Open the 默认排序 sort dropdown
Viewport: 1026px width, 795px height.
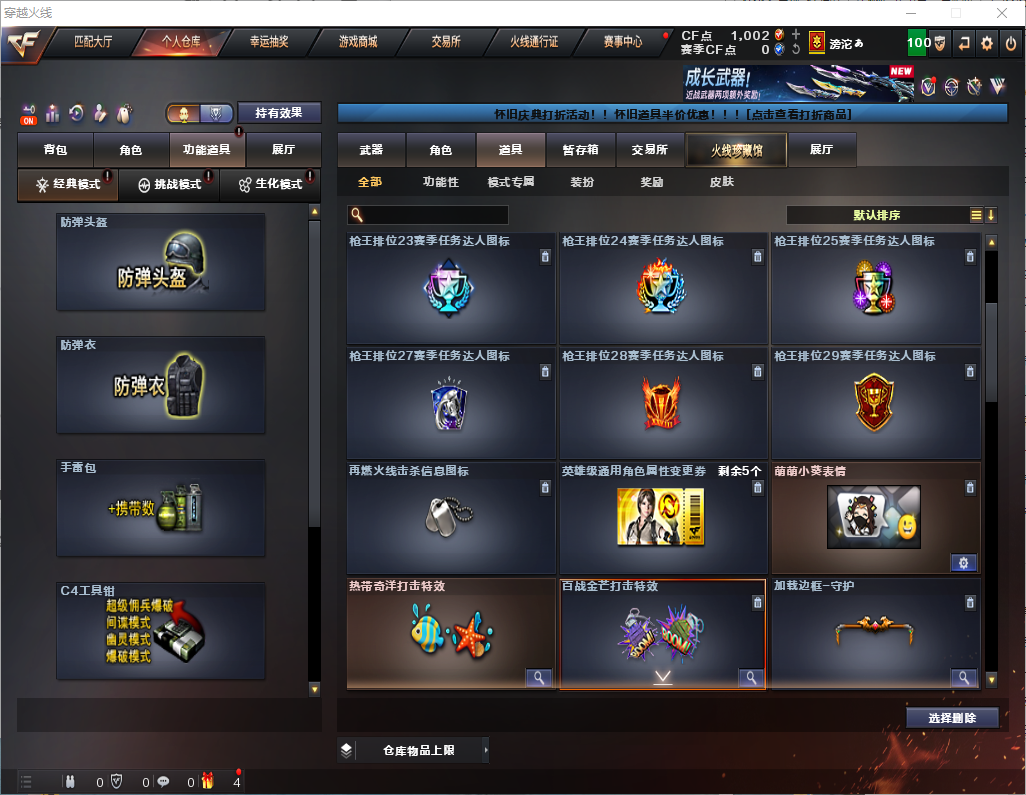876,215
